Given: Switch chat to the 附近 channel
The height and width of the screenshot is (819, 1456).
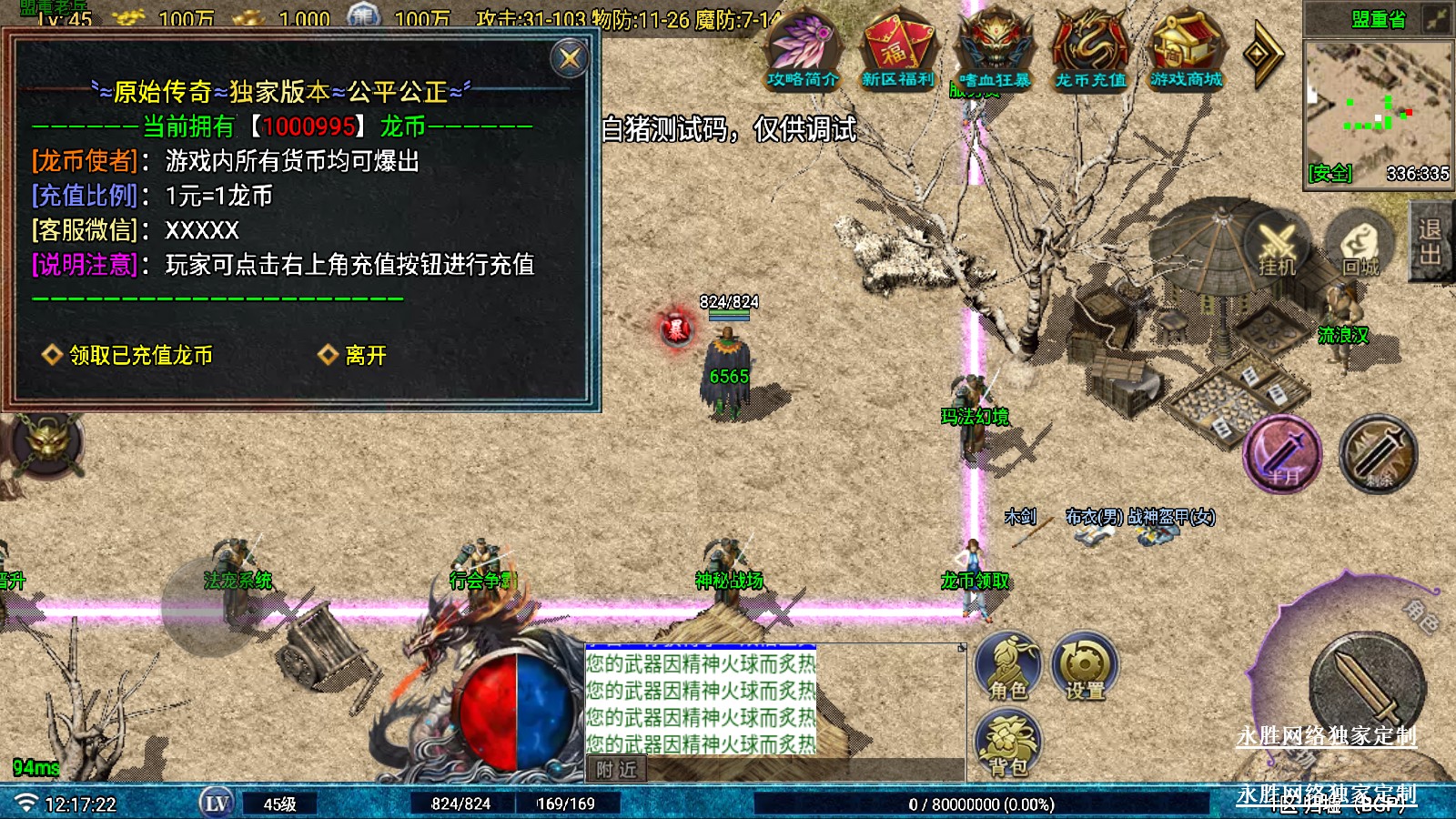Looking at the screenshot, I should tap(616, 770).
